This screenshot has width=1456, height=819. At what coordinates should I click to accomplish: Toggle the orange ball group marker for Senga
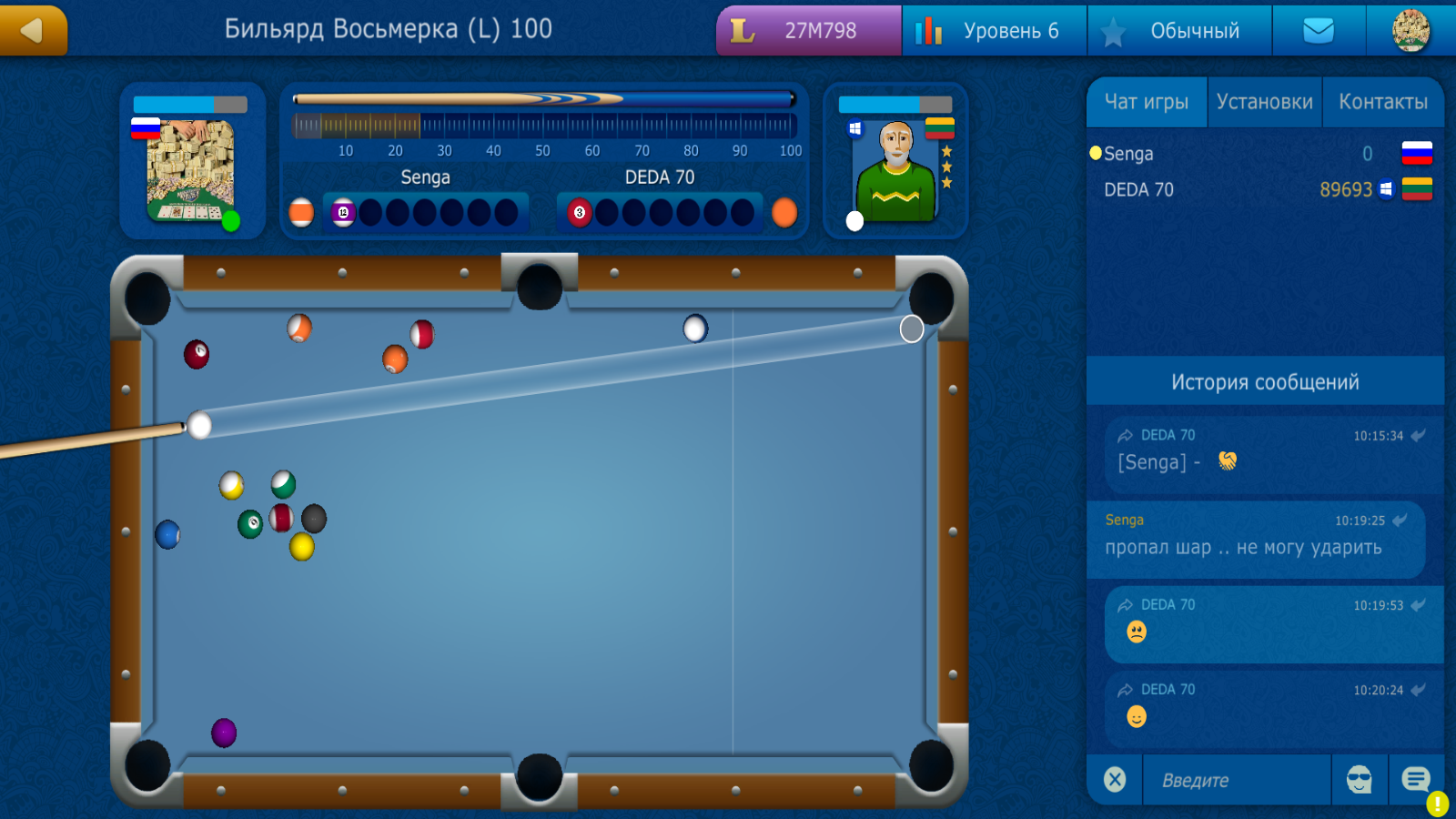pos(301,211)
